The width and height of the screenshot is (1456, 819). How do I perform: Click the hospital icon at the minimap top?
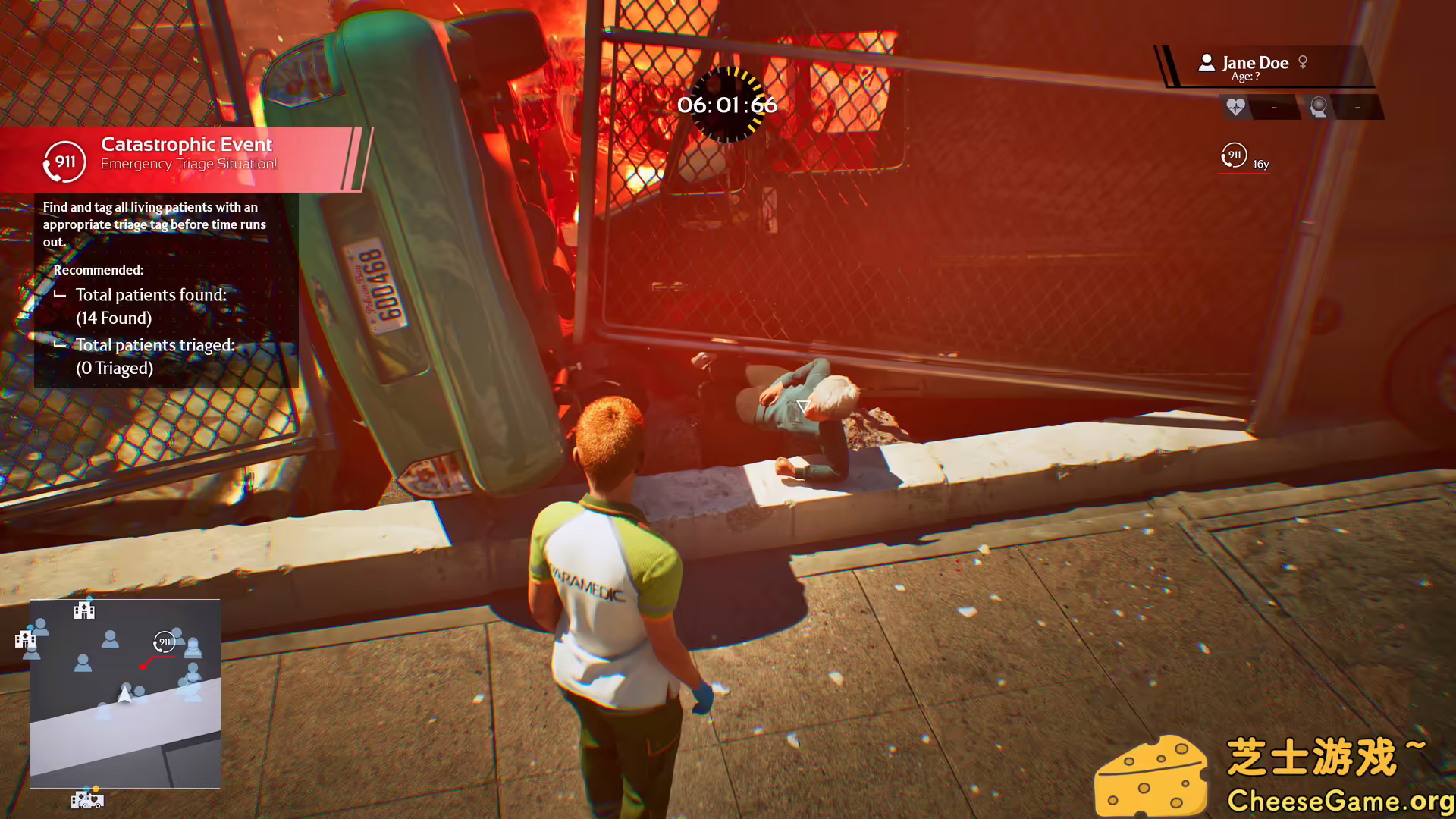tap(83, 610)
